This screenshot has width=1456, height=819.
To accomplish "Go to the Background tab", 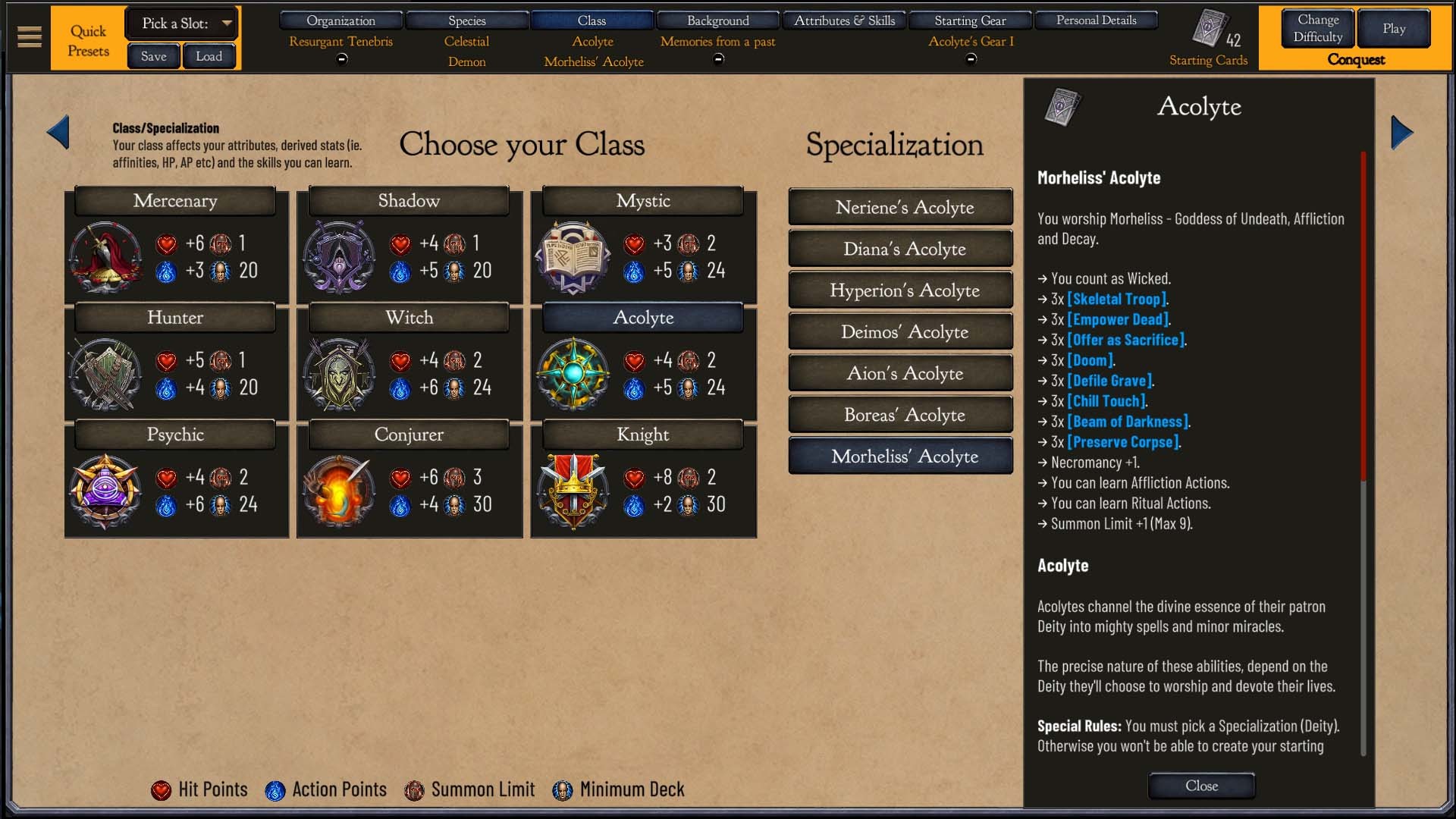I will pyautogui.click(x=717, y=20).
